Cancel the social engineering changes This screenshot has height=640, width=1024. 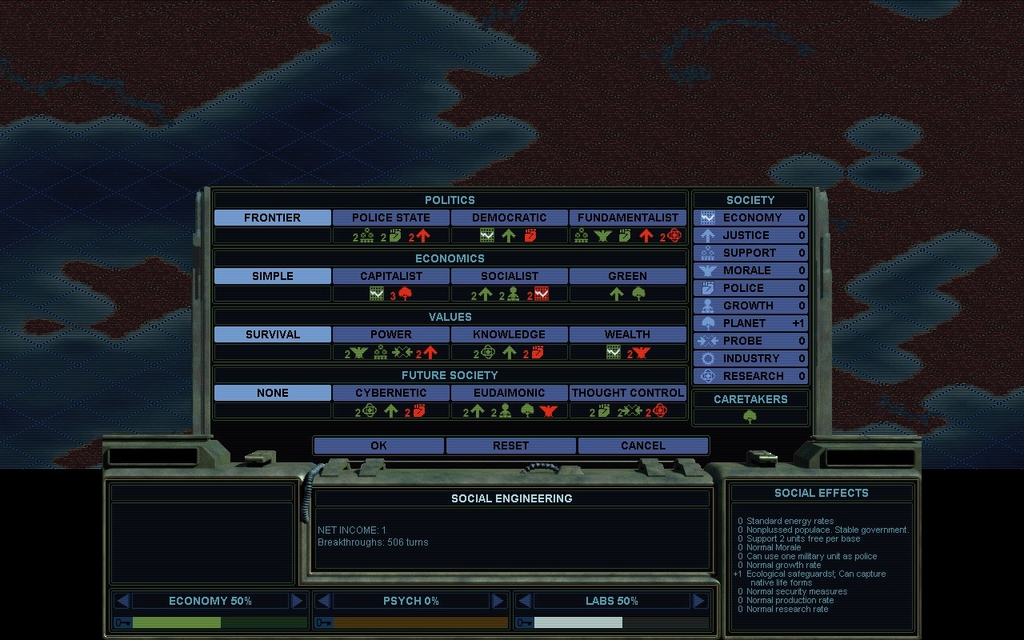pyautogui.click(x=642, y=445)
